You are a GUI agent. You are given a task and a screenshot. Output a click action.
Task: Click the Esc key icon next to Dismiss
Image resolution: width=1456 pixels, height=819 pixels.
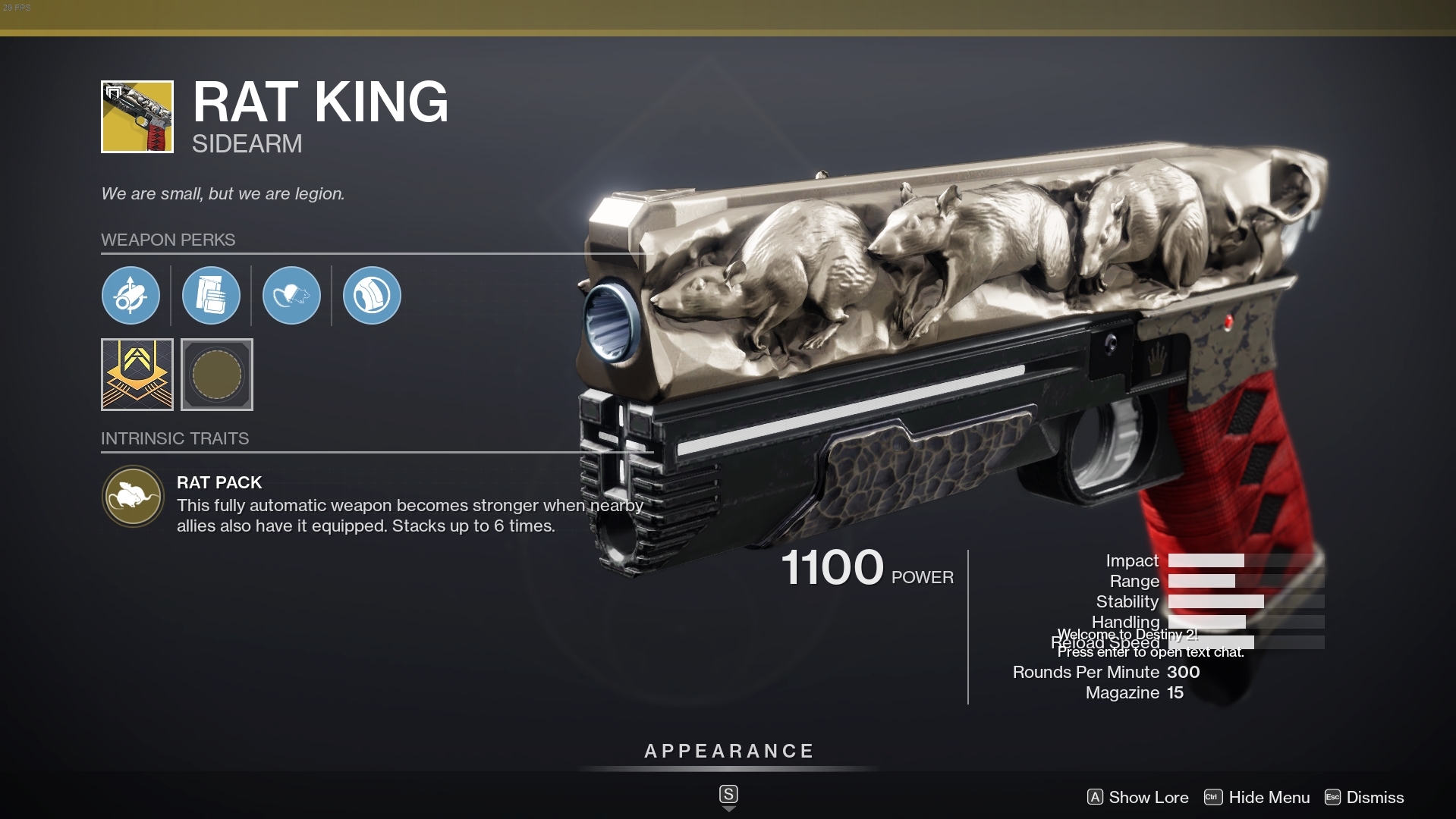pos(1334,797)
